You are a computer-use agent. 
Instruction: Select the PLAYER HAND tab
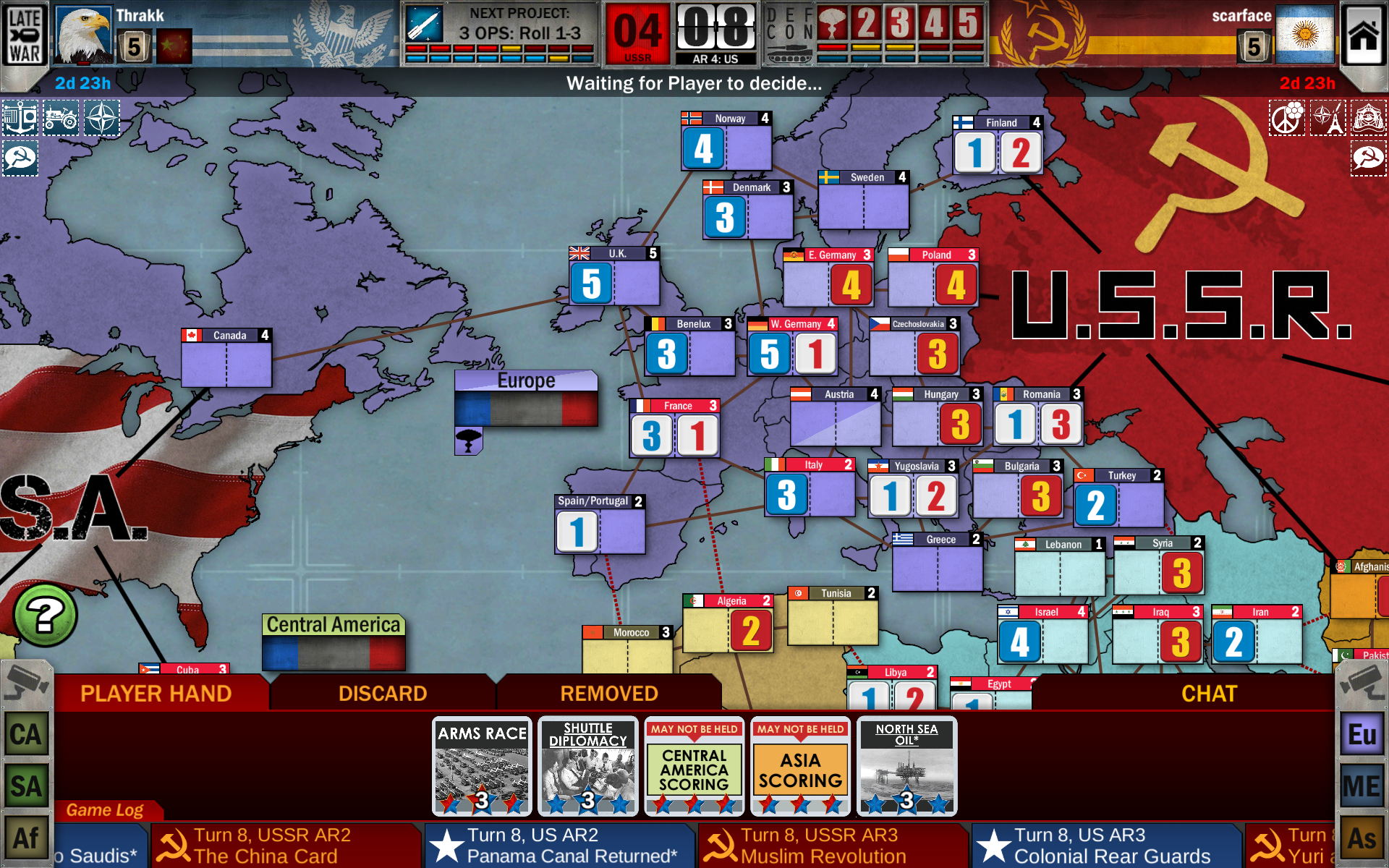pyautogui.click(x=156, y=693)
